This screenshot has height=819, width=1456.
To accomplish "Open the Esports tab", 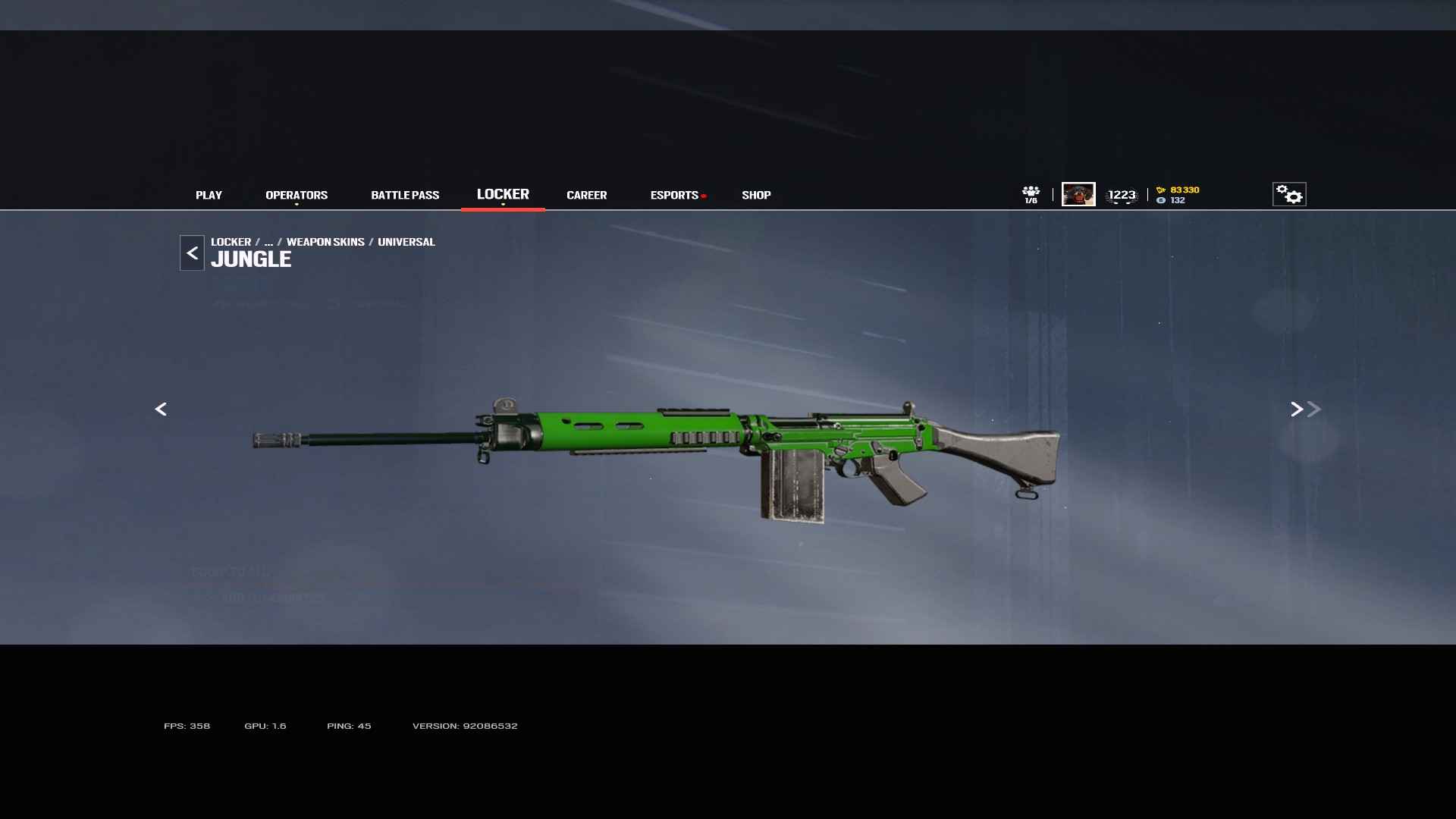I will point(674,195).
